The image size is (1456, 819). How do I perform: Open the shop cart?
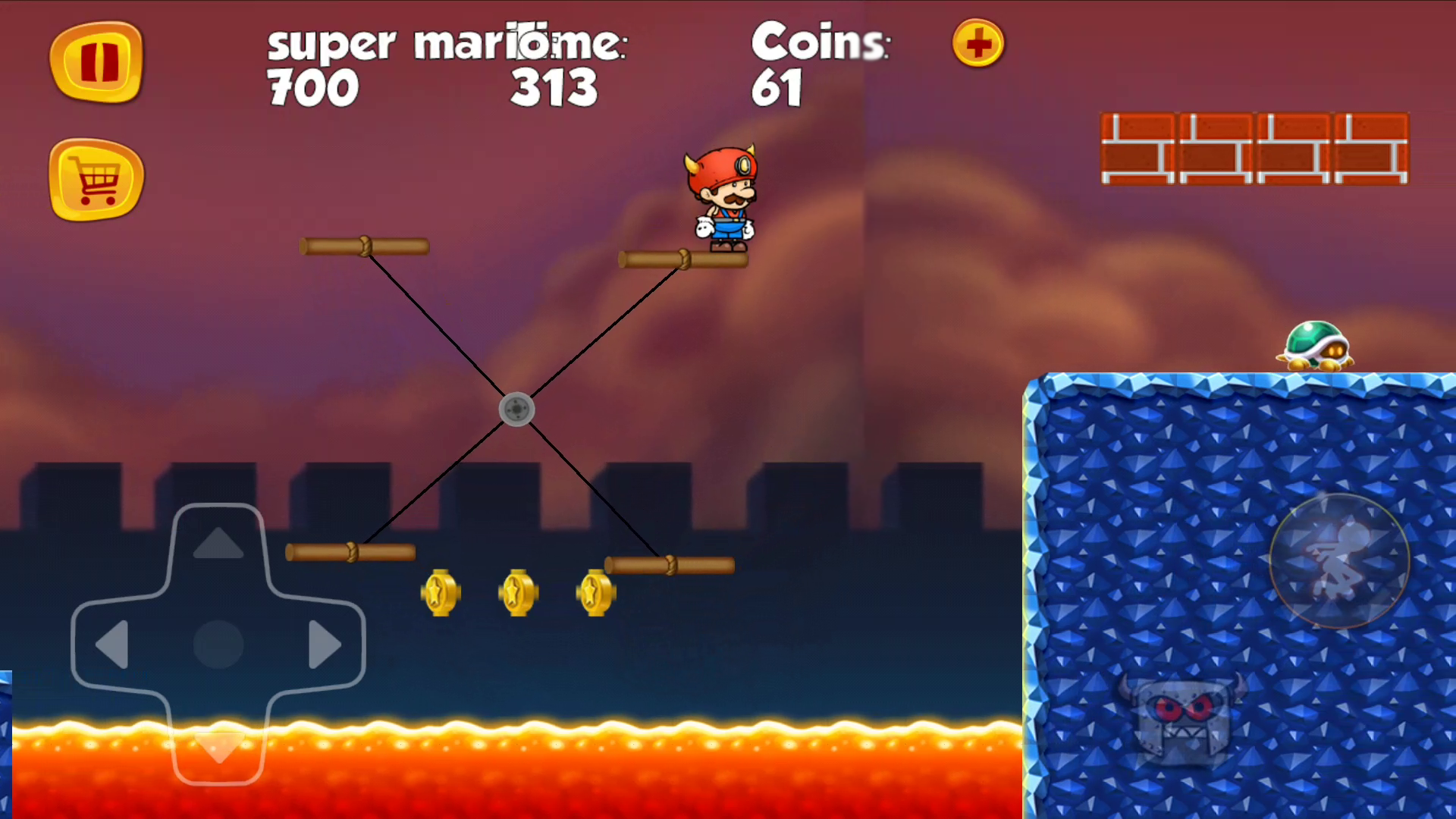pos(96,180)
